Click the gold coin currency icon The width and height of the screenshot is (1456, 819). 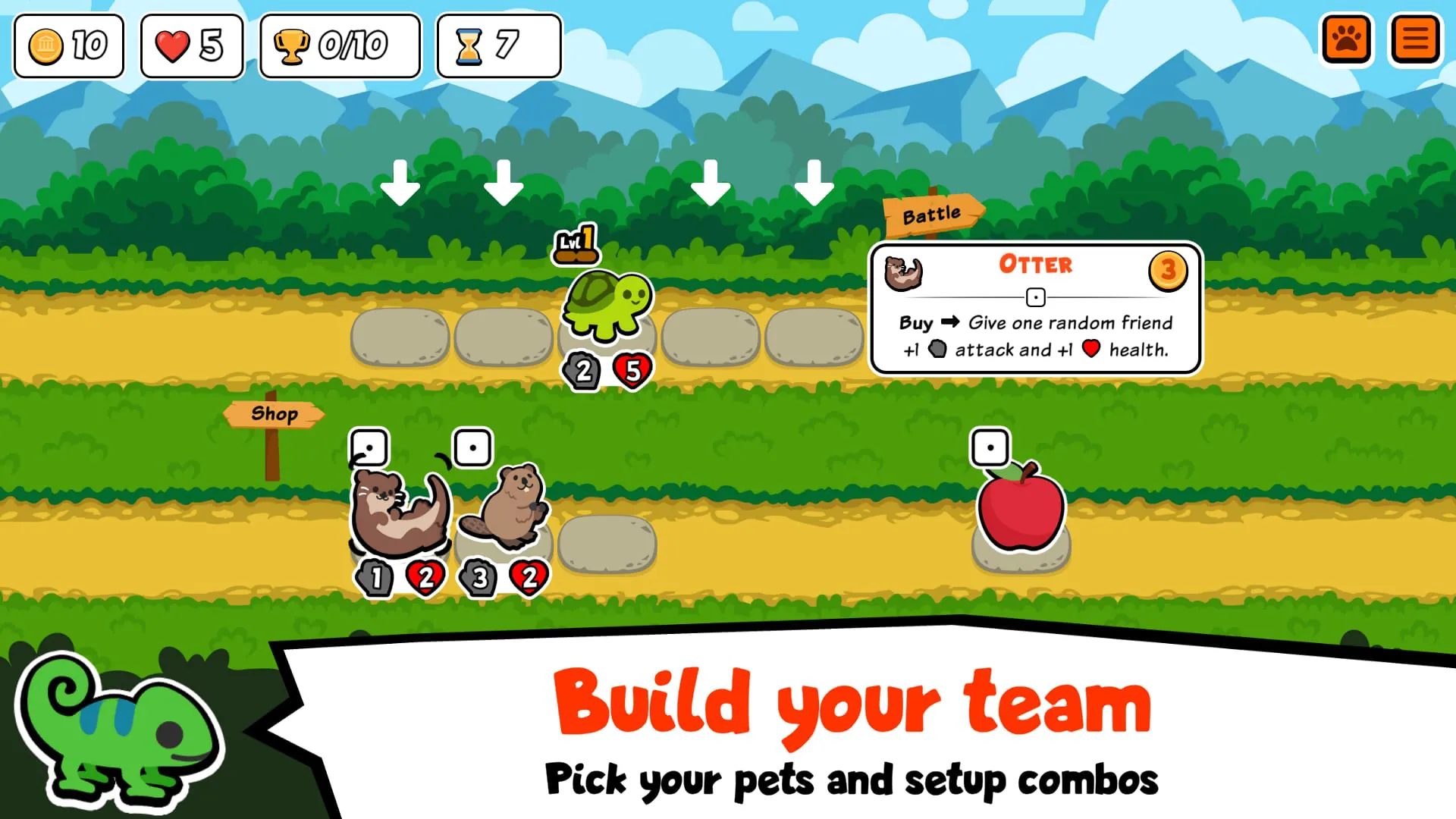coord(47,45)
